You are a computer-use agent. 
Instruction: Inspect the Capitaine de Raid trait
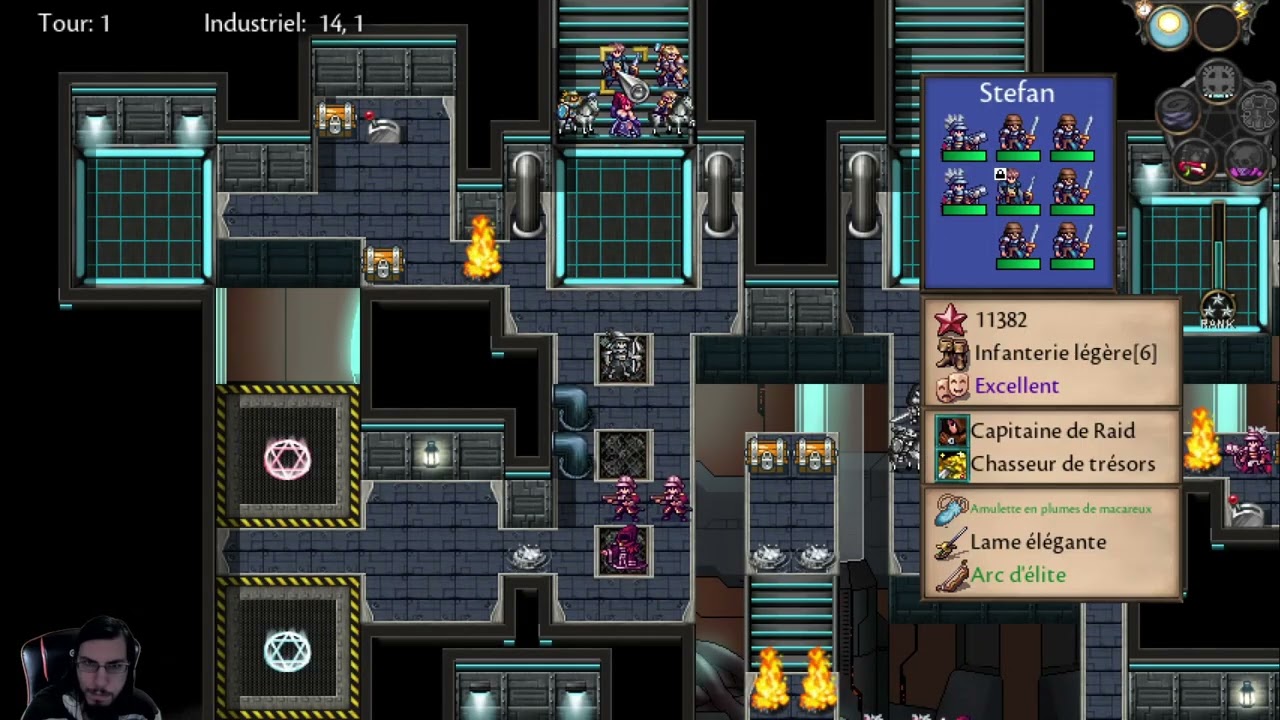1052,431
